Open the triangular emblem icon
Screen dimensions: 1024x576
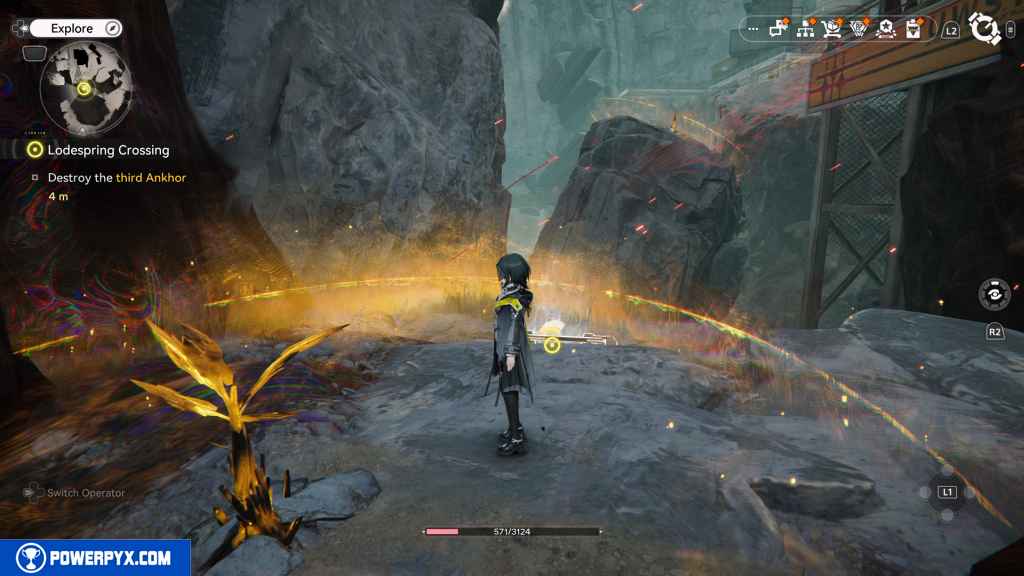coord(858,29)
